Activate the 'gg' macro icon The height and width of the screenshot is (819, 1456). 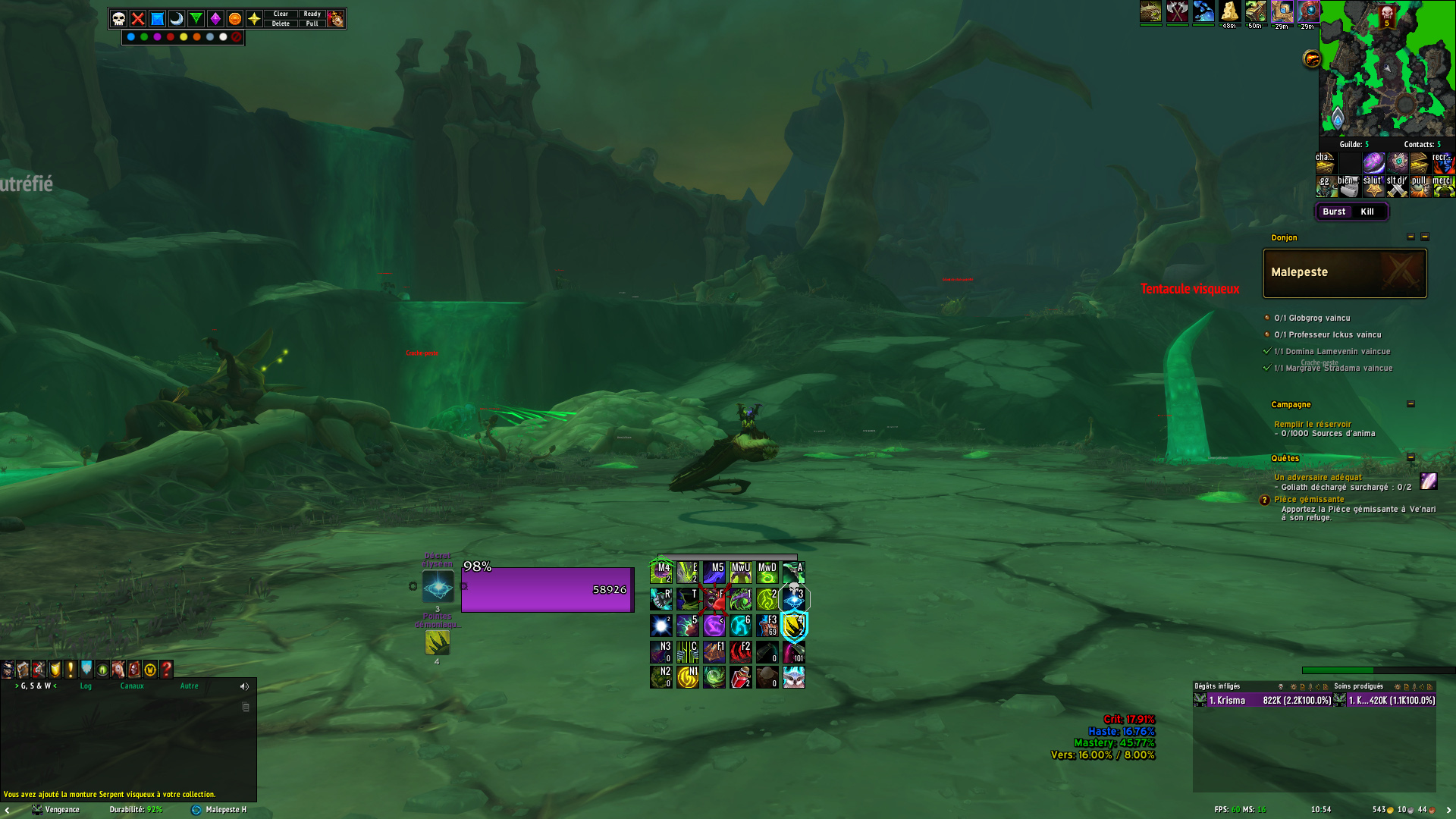(1325, 186)
